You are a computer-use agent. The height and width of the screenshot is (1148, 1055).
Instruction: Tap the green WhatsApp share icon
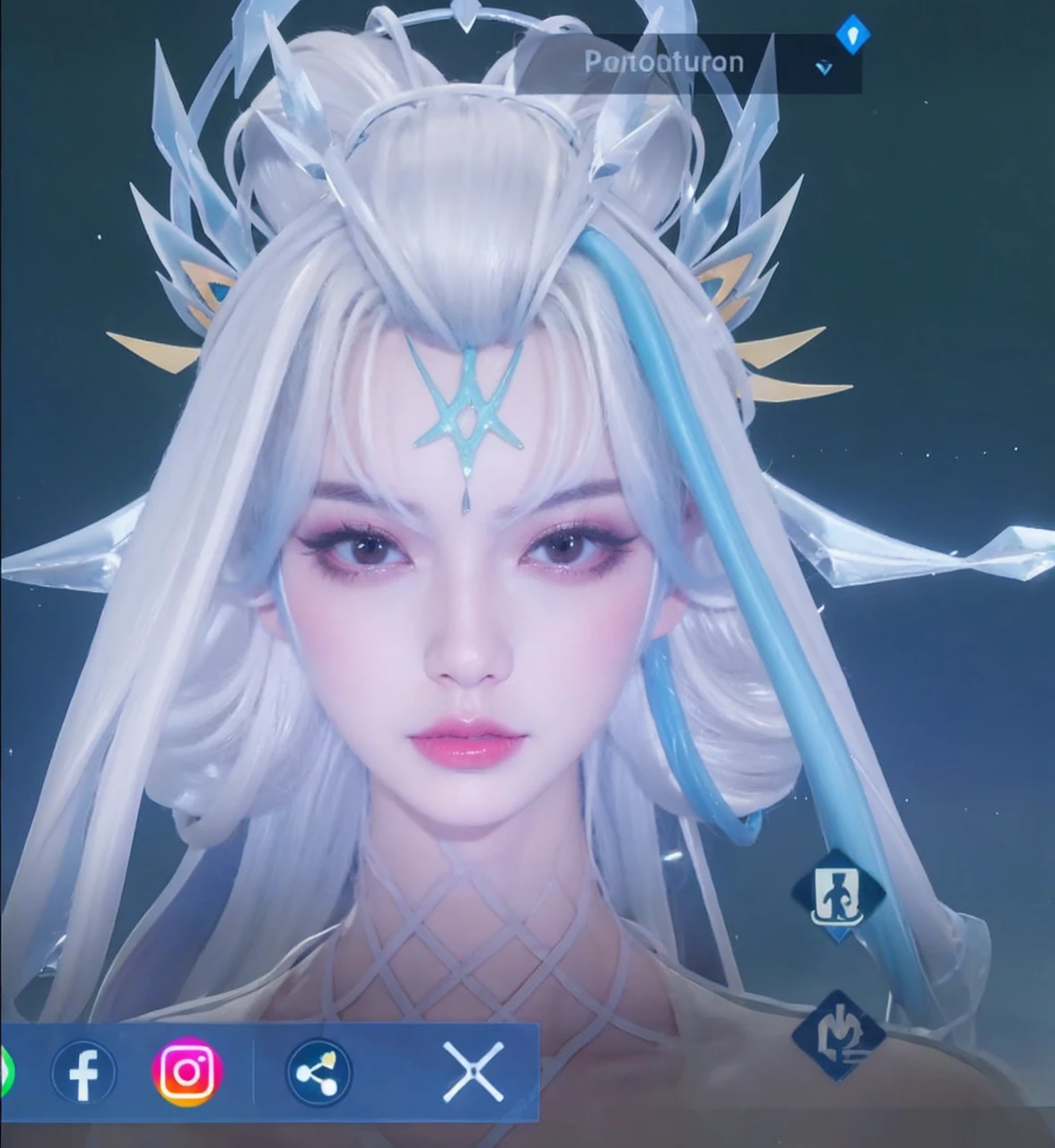5,1072
